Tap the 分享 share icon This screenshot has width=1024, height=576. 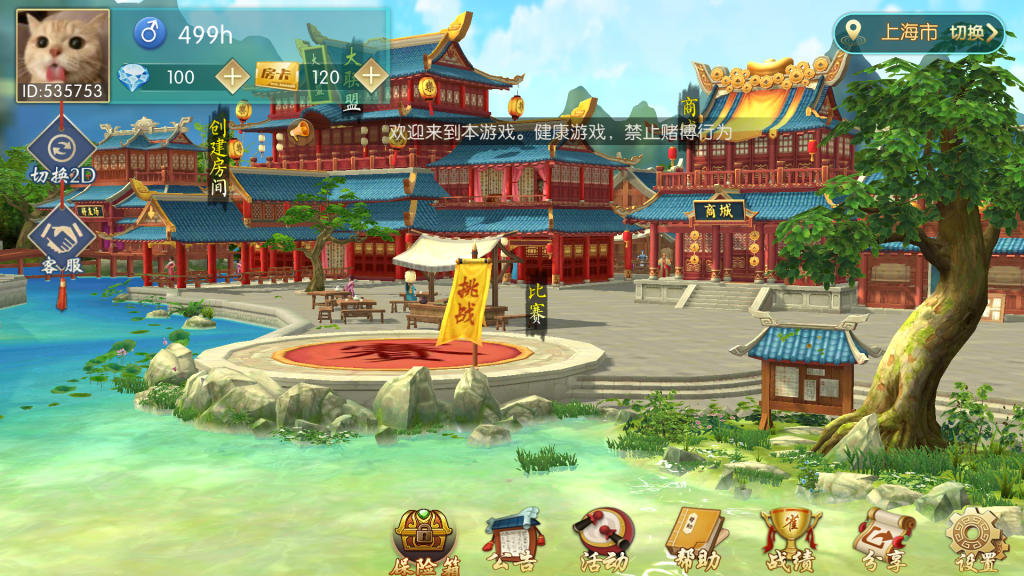pyautogui.click(x=882, y=541)
